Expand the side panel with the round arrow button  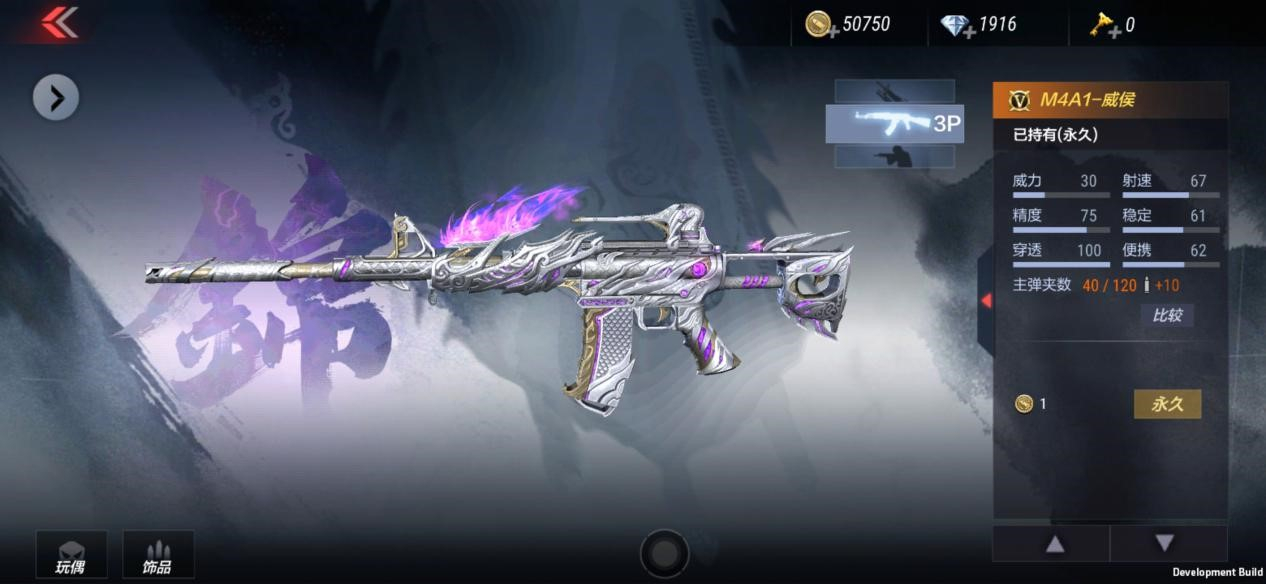pyautogui.click(x=56, y=97)
